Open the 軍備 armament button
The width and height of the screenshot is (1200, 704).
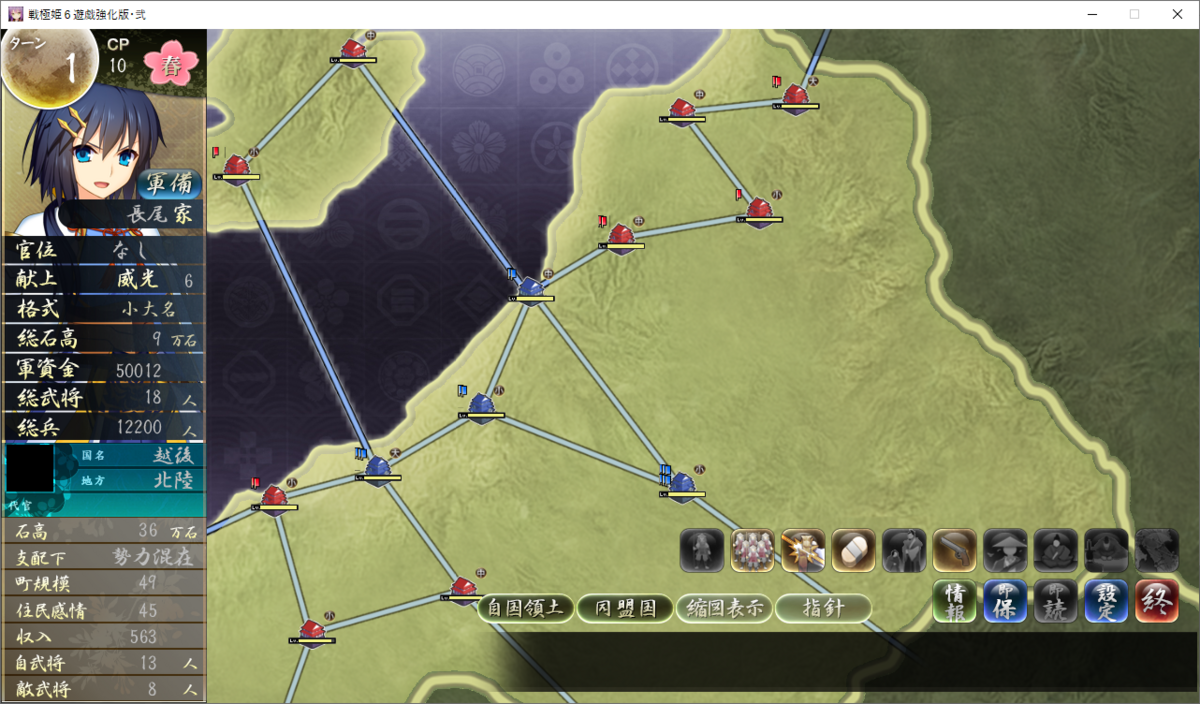click(x=170, y=184)
